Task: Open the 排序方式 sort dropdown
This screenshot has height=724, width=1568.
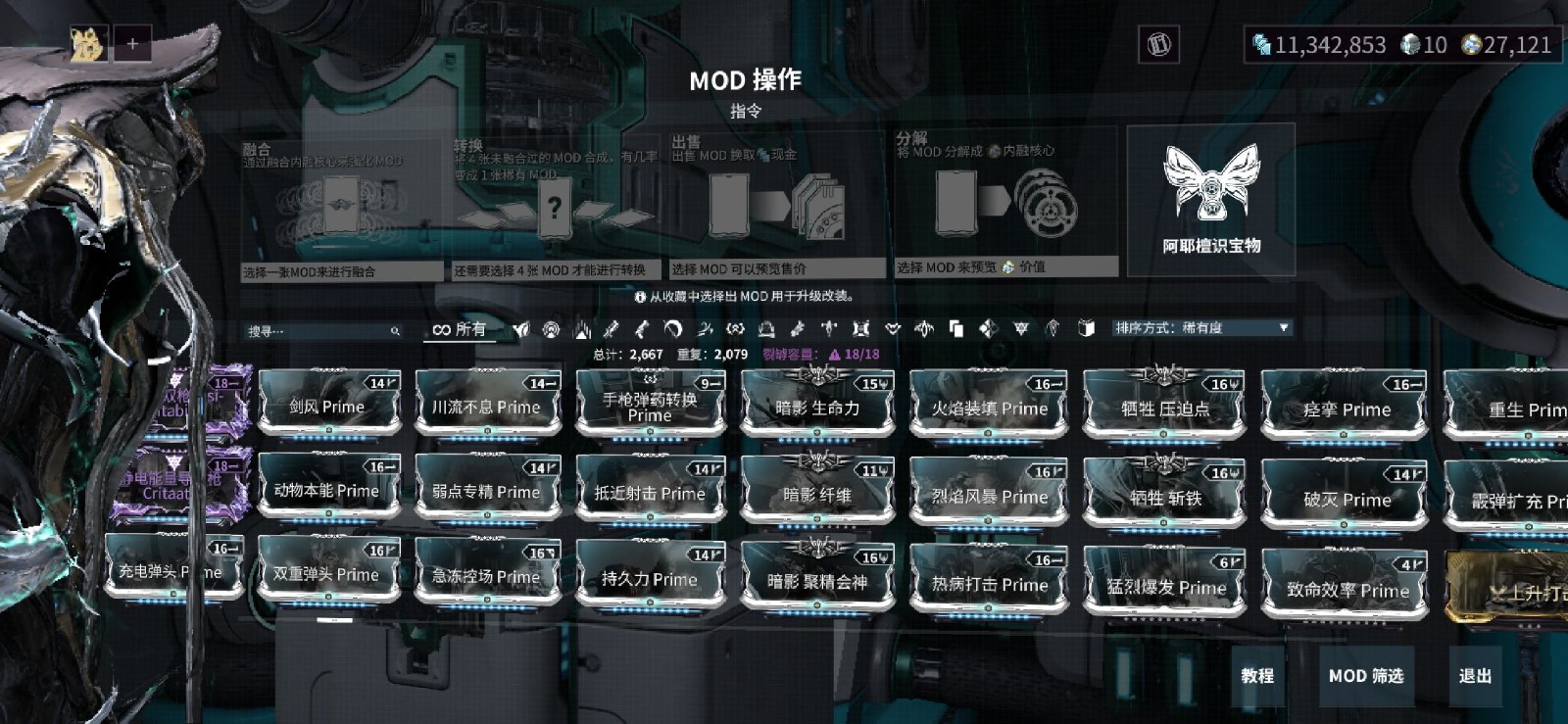Action: click(1201, 328)
